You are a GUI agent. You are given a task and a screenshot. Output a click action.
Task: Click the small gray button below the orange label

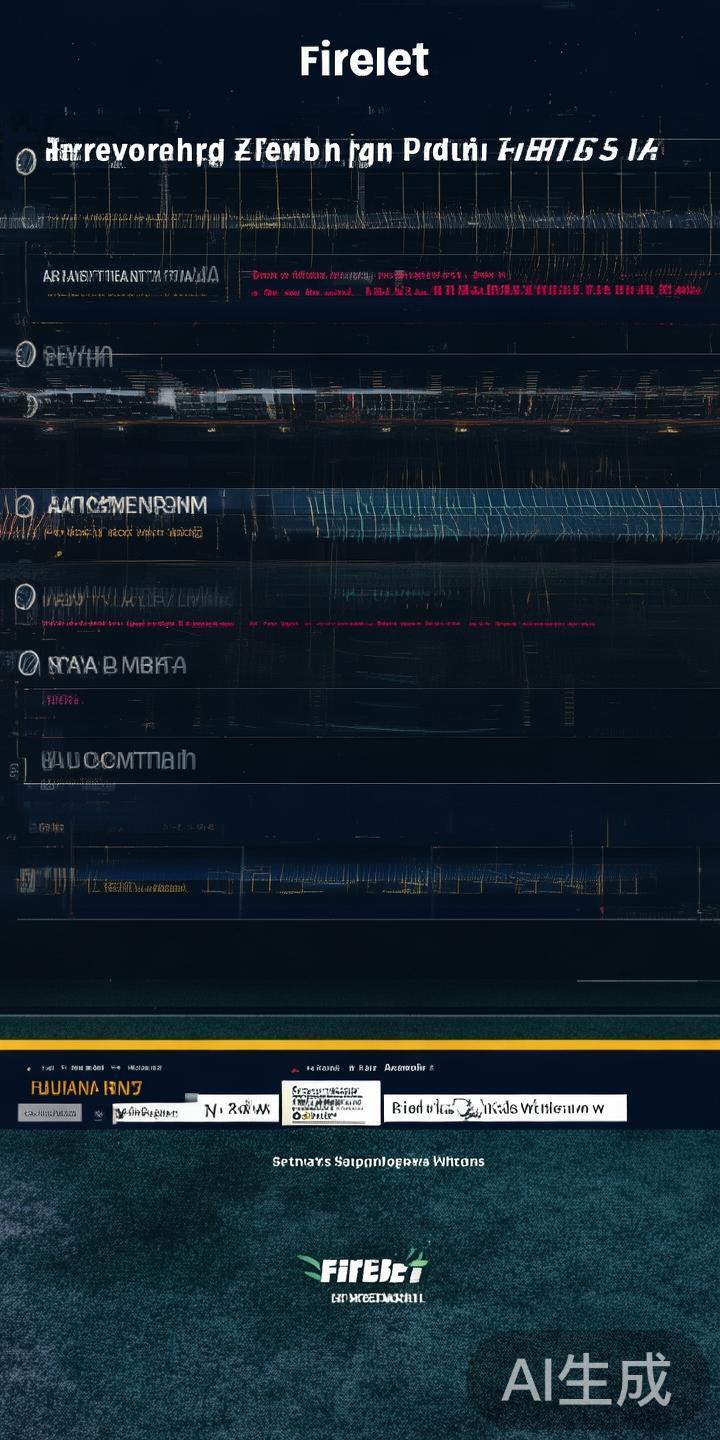50,1112
